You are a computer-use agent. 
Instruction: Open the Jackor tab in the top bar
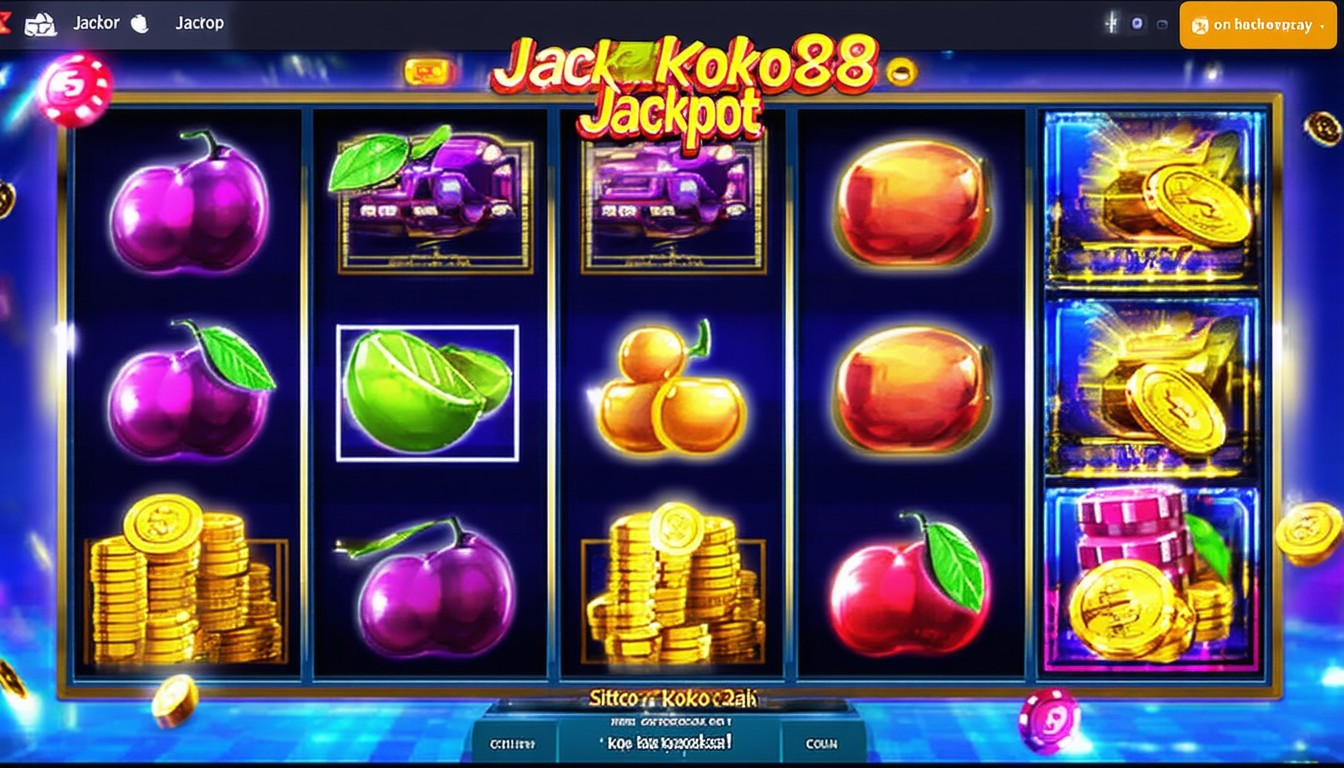pos(96,23)
